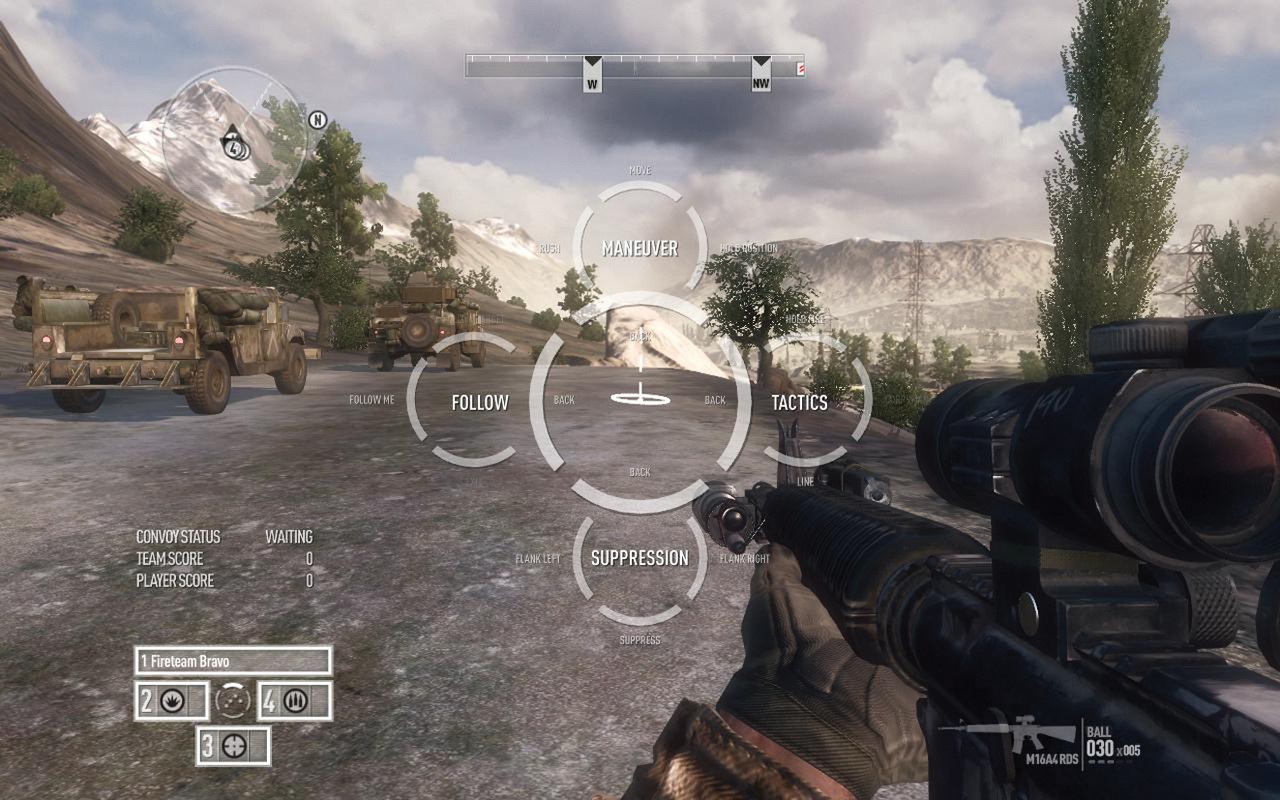1280x800 pixels.
Task: Click the squad formation dots indicator
Action: tap(234, 701)
